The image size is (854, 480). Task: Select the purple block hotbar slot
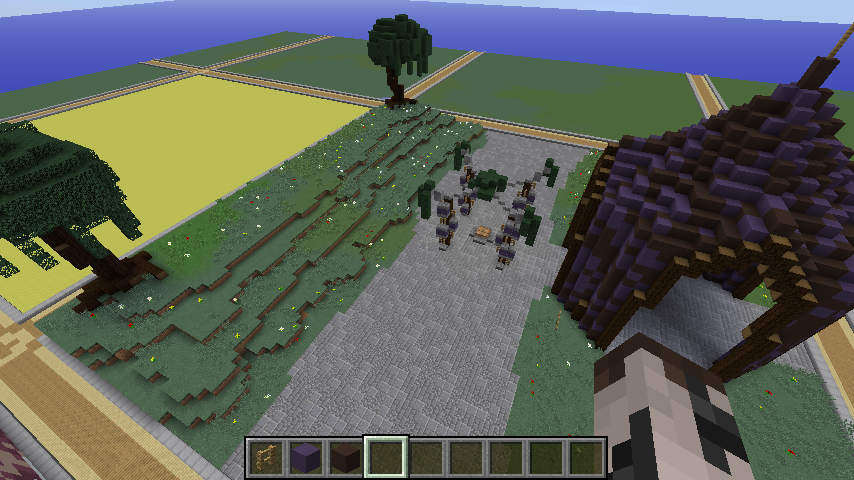coord(304,458)
